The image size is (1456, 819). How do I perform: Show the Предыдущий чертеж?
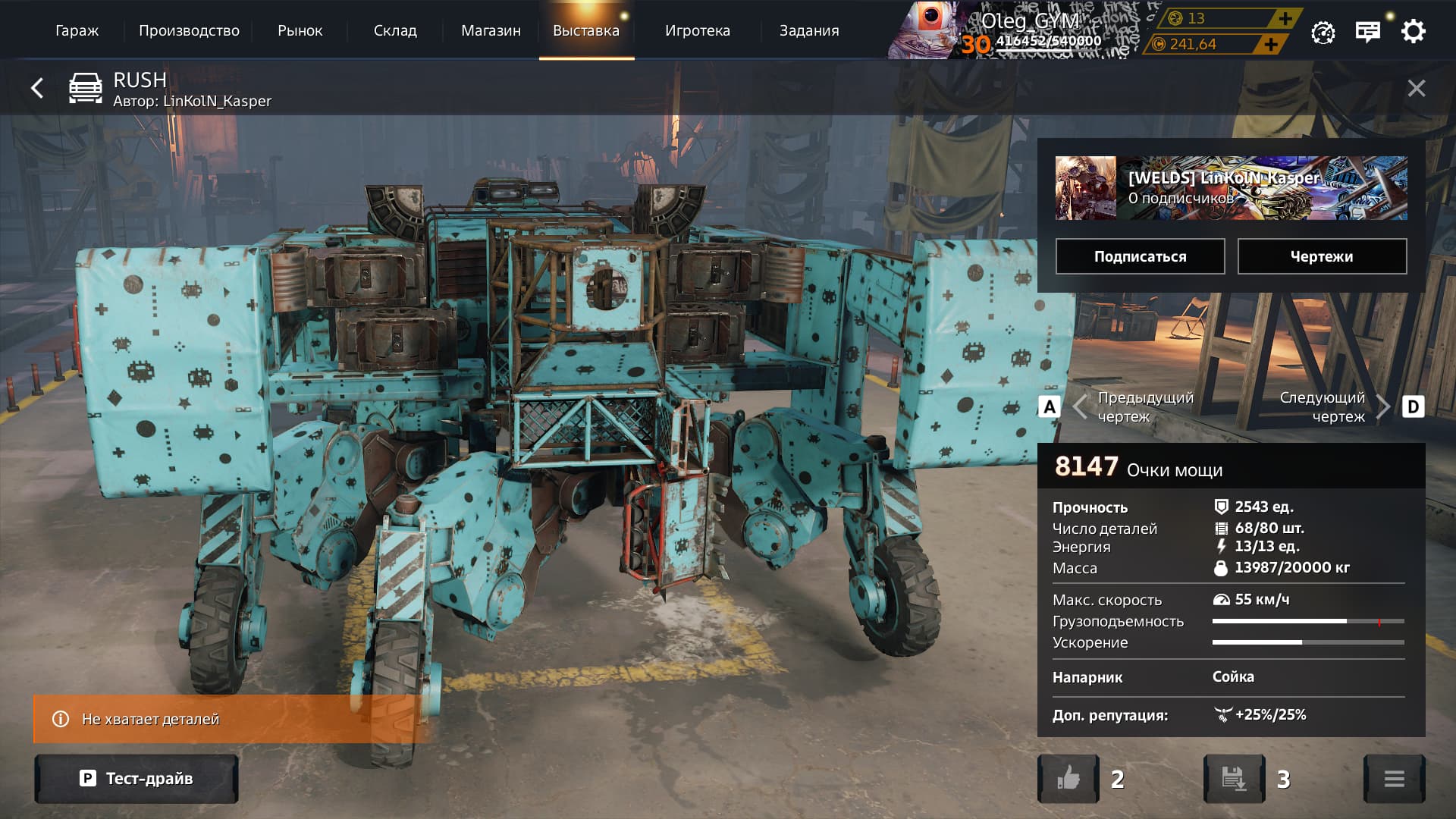point(1122,407)
